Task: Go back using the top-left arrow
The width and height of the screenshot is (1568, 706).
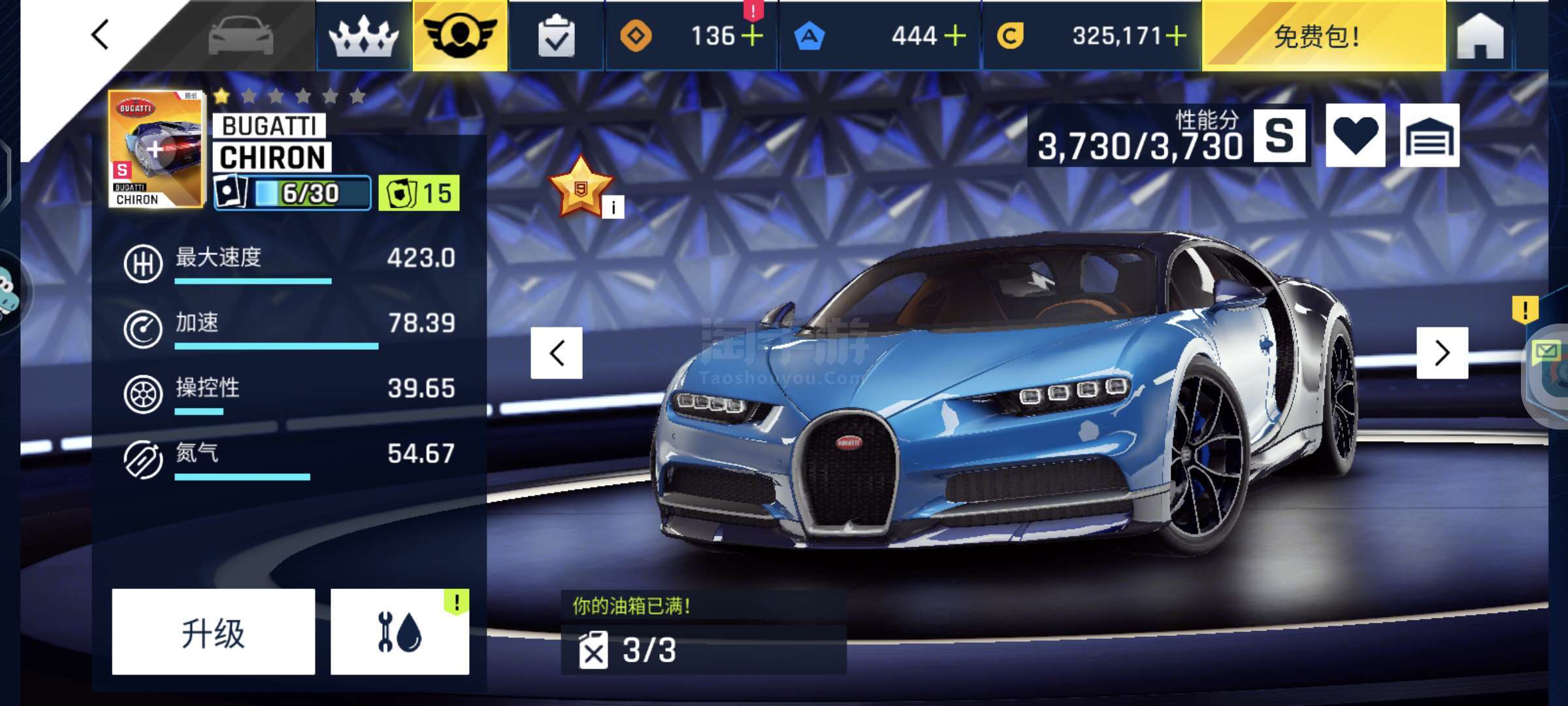Action: [x=100, y=35]
